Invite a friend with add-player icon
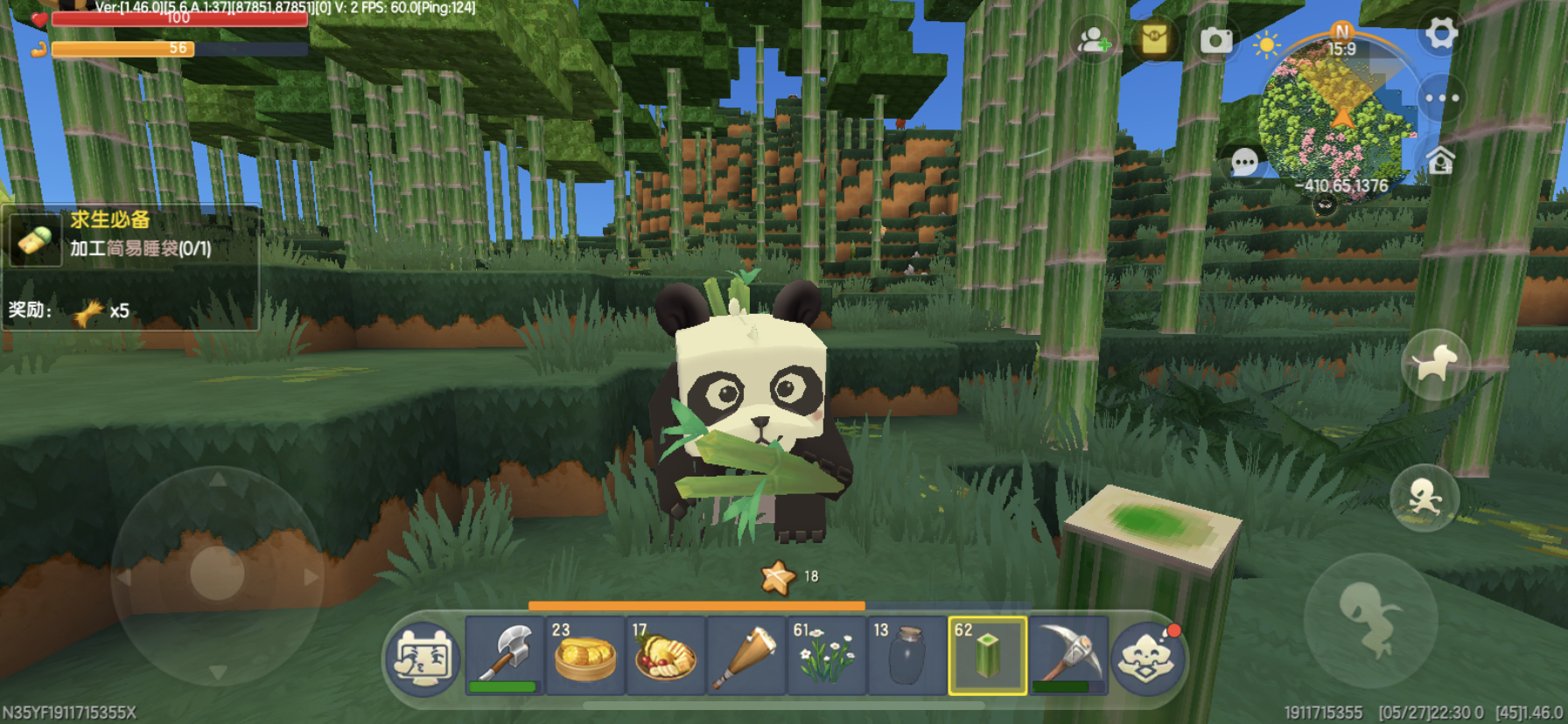The height and width of the screenshot is (724, 1568). pos(1094,40)
